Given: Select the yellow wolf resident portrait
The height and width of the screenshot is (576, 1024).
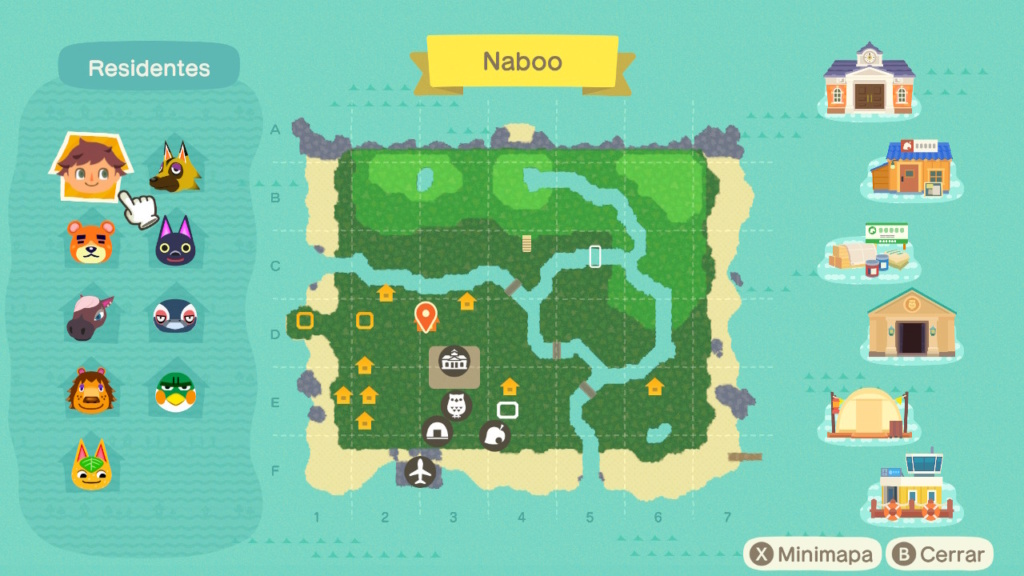Looking at the screenshot, I should (x=175, y=167).
